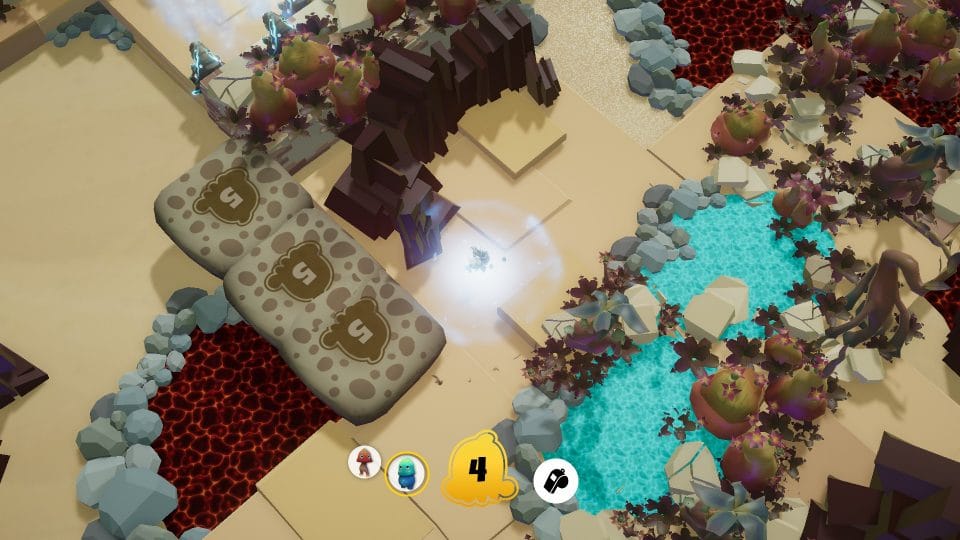This screenshot has width=960, height=540.
Task: Select the blue-green creature portrait
Action: pyautogui.click(x=406, y=472)
